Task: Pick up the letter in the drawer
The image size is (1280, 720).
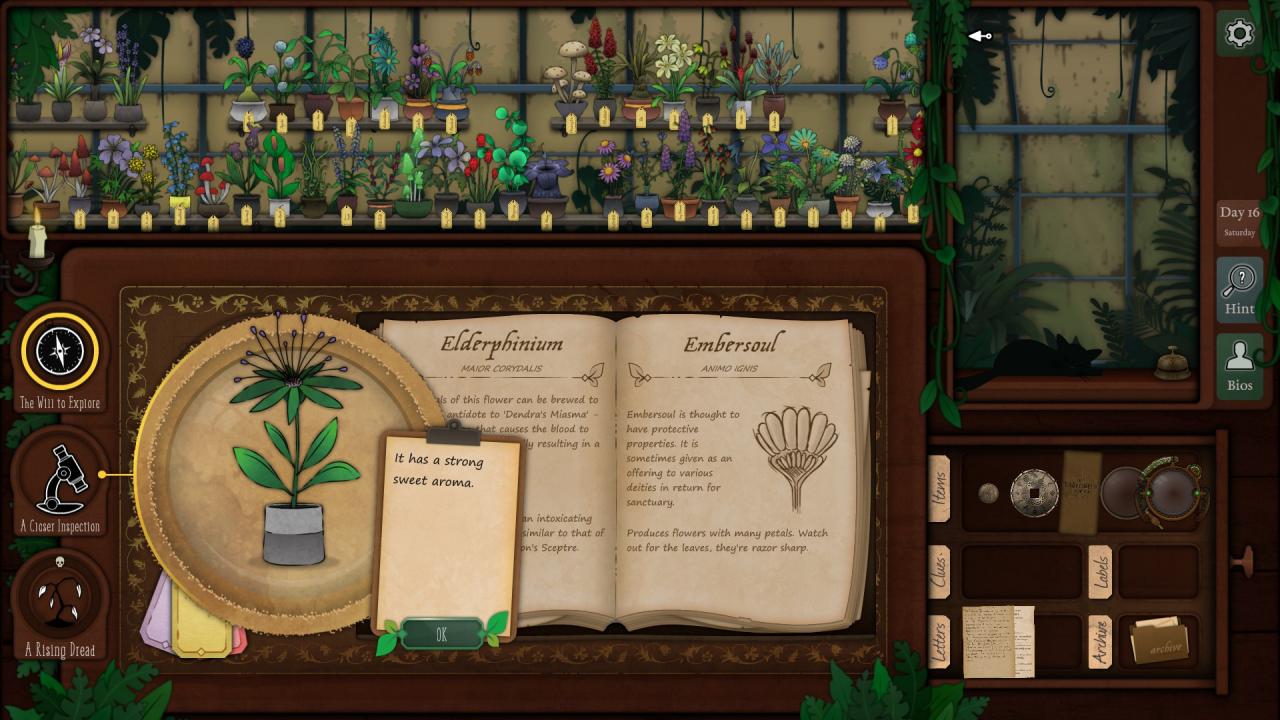Action: coord(997,641)
